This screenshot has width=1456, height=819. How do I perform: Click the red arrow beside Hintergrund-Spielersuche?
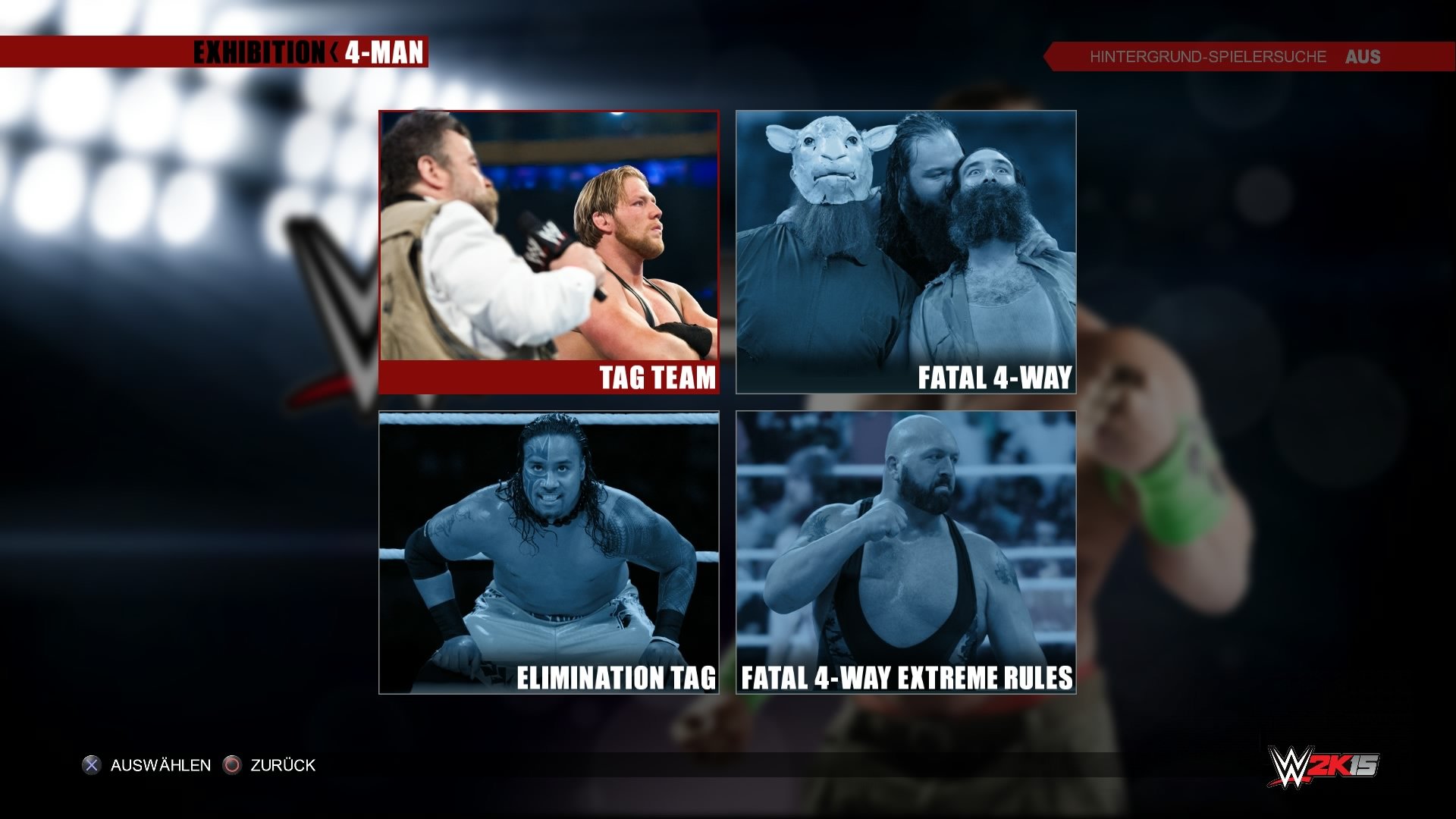pos(1053,56)
